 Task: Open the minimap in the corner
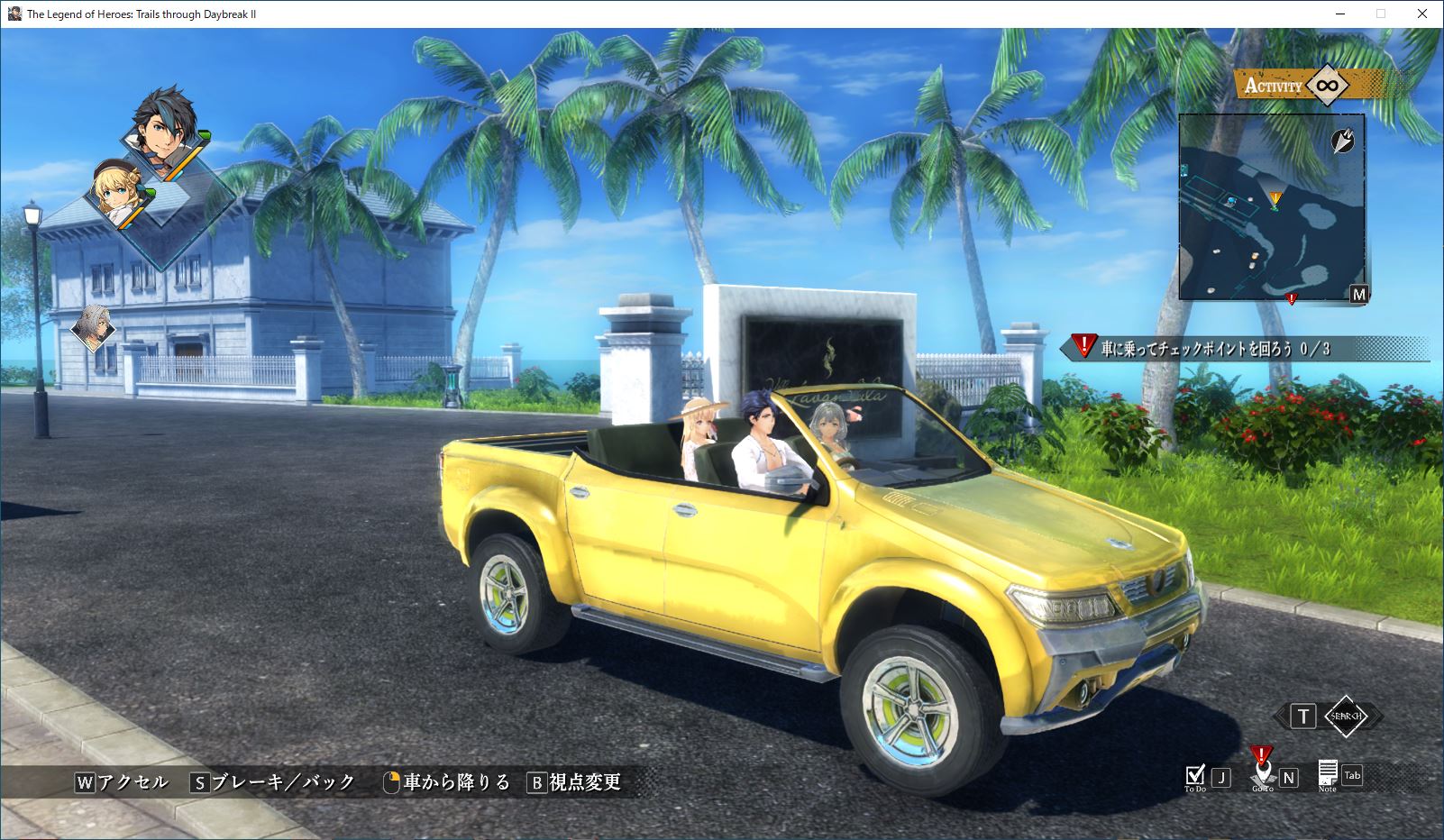[x=1271, y=207]
